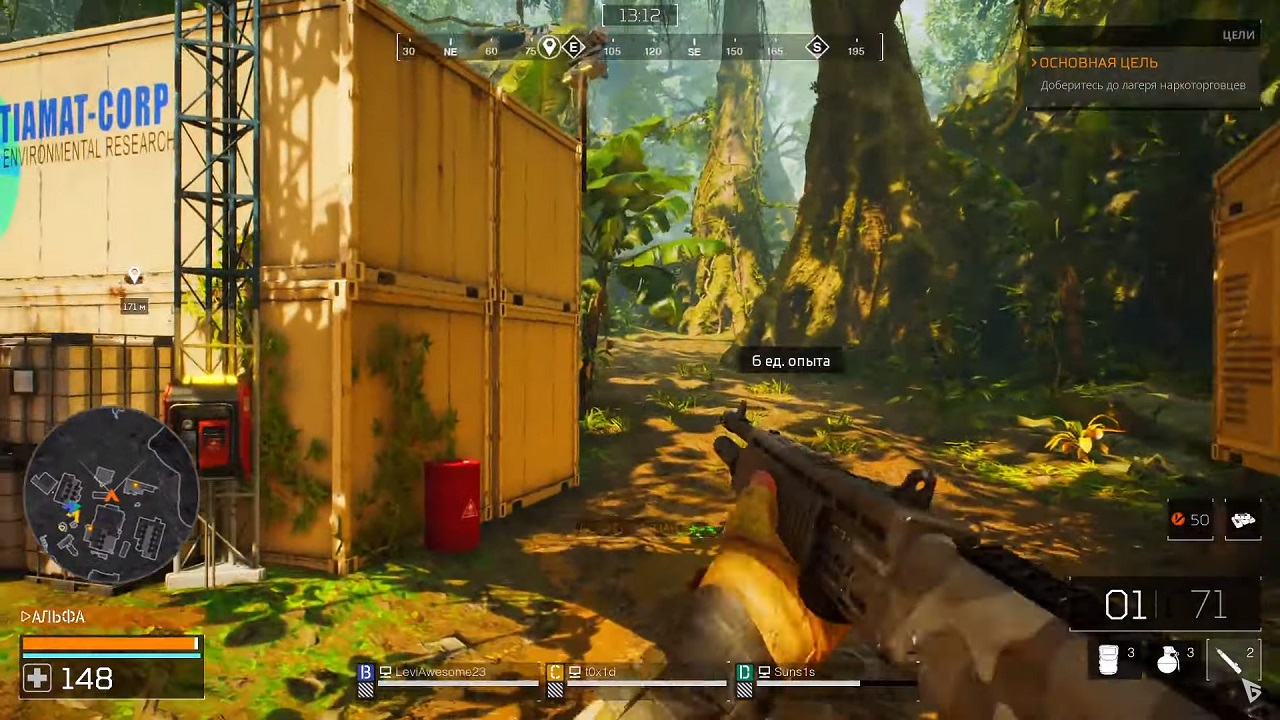Select teammate LeviAwesome23 in squad list
The height and width of the screenshot is (720, 1280).
click(x=439, y=672)
